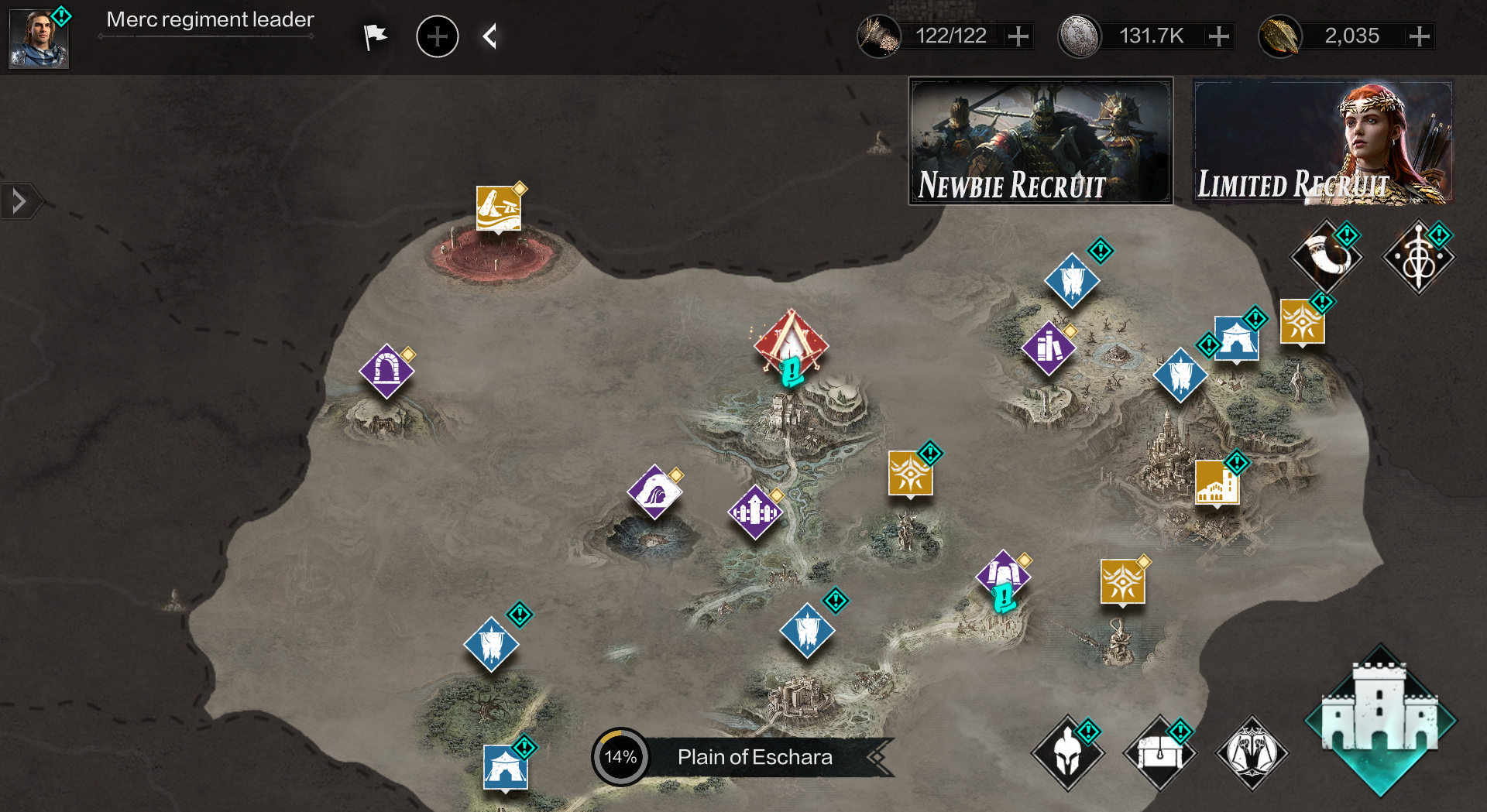
Task: Select the red tent camp marker
Action: 791,342
